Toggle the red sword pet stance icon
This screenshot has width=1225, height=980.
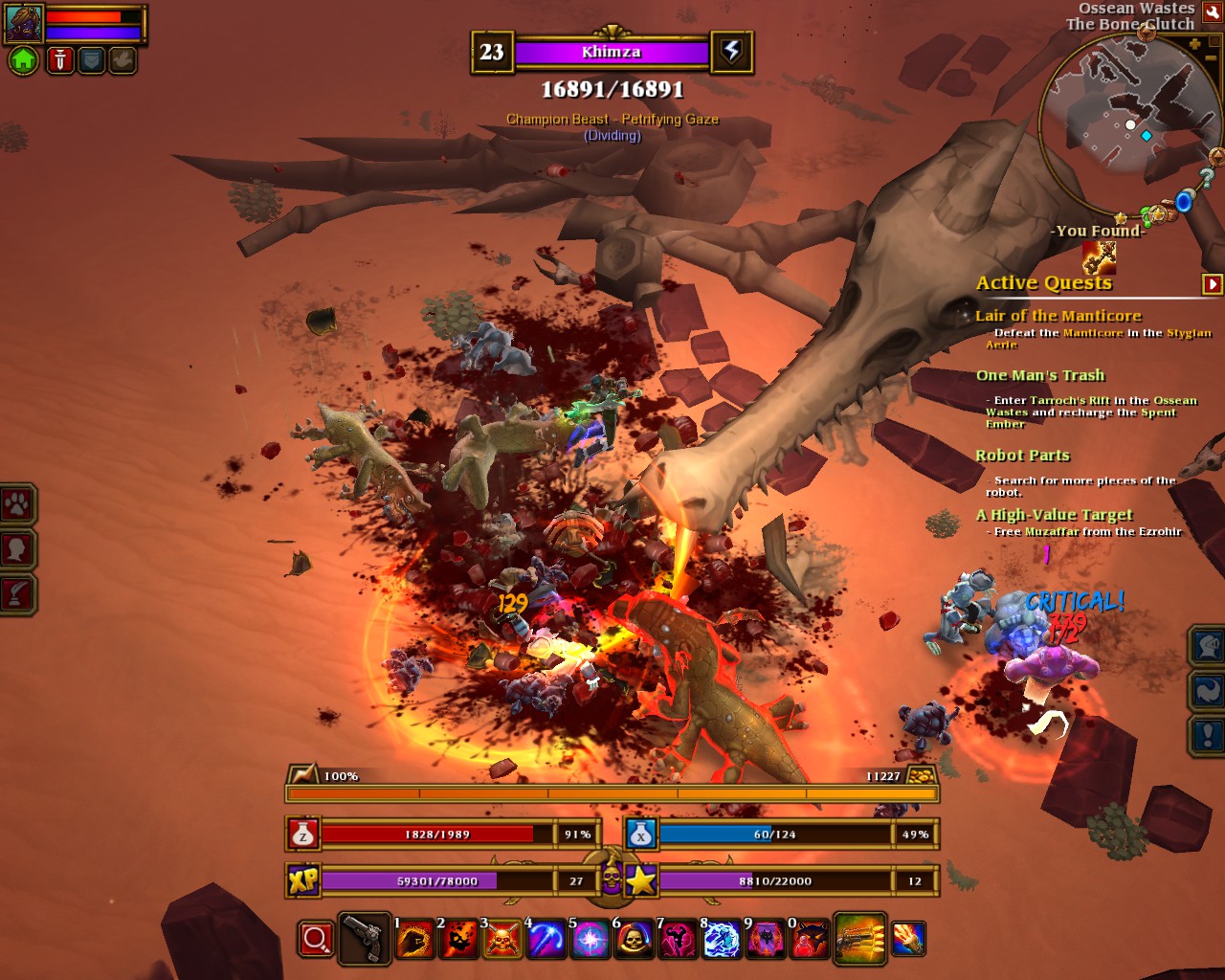pos(59,60)
